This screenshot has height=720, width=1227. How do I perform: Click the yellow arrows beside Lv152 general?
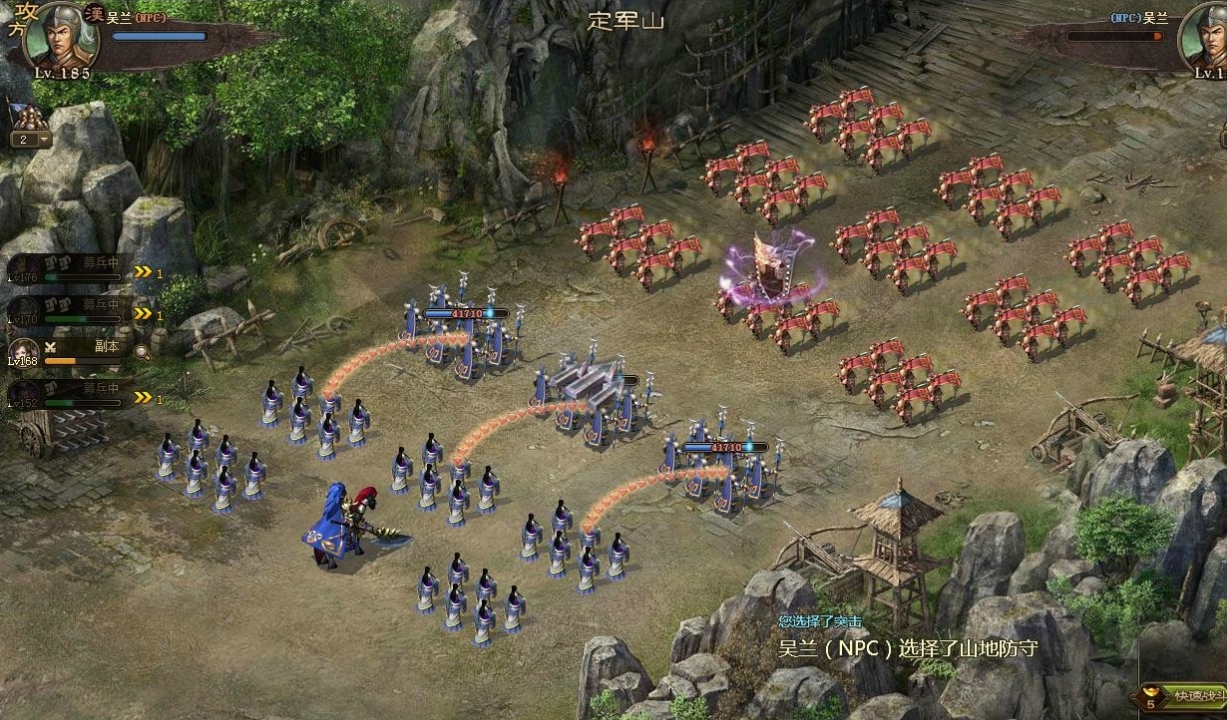(144, 398)
